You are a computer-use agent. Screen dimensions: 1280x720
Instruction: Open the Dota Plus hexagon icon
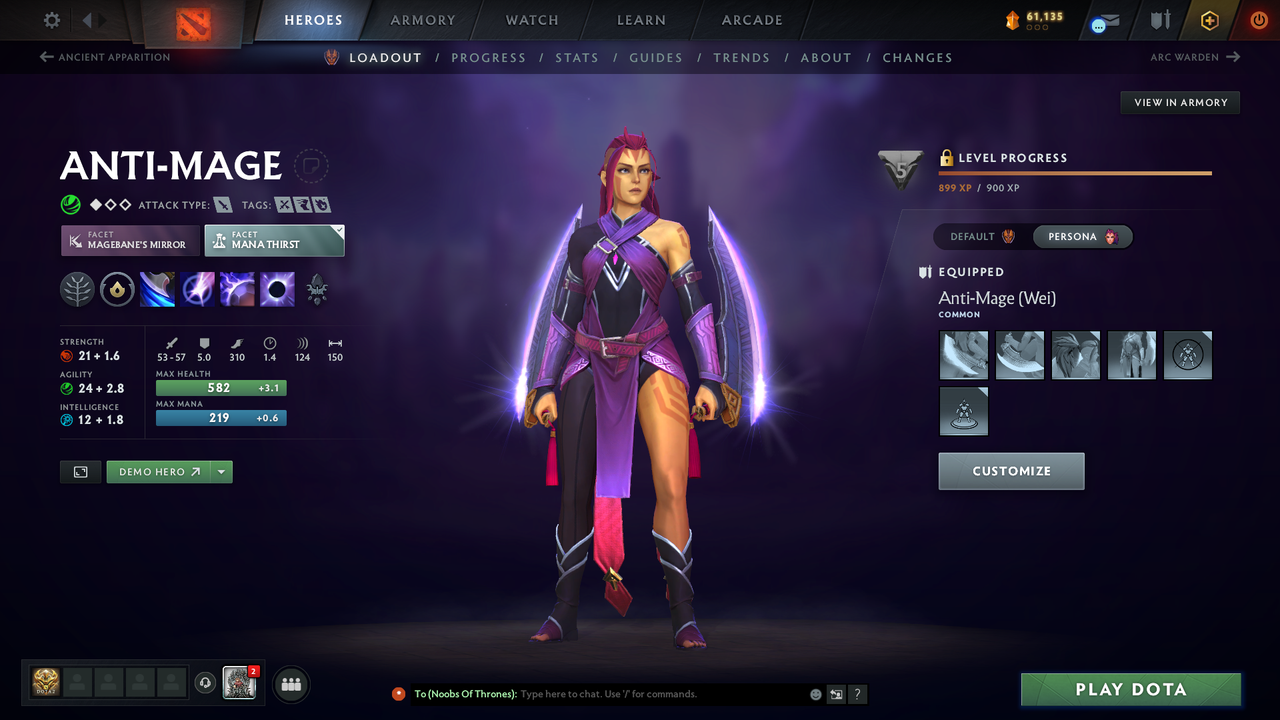click(x=1209, y=19)
